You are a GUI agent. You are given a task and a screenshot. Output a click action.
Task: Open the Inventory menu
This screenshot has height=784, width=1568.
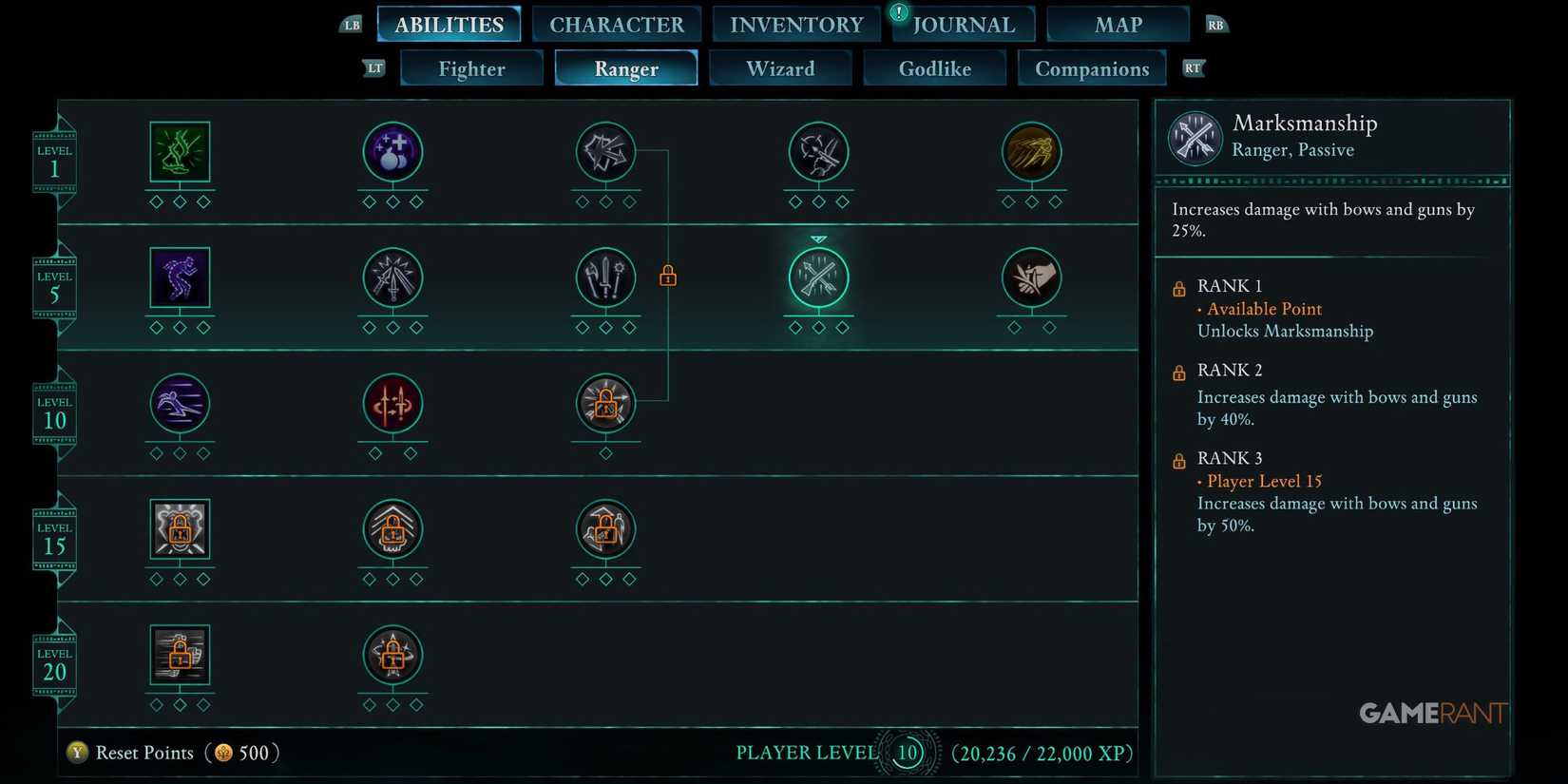pos(795,24)
